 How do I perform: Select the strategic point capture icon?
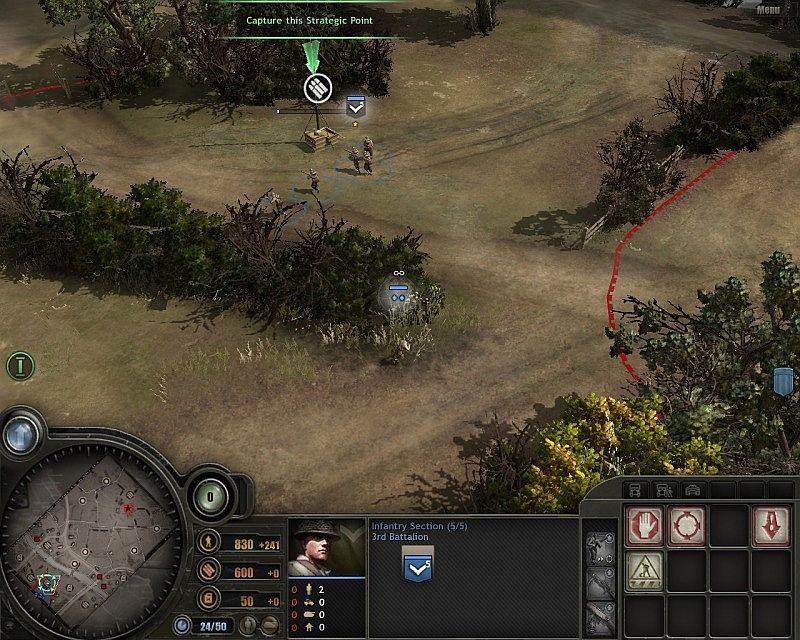[318, 88]
